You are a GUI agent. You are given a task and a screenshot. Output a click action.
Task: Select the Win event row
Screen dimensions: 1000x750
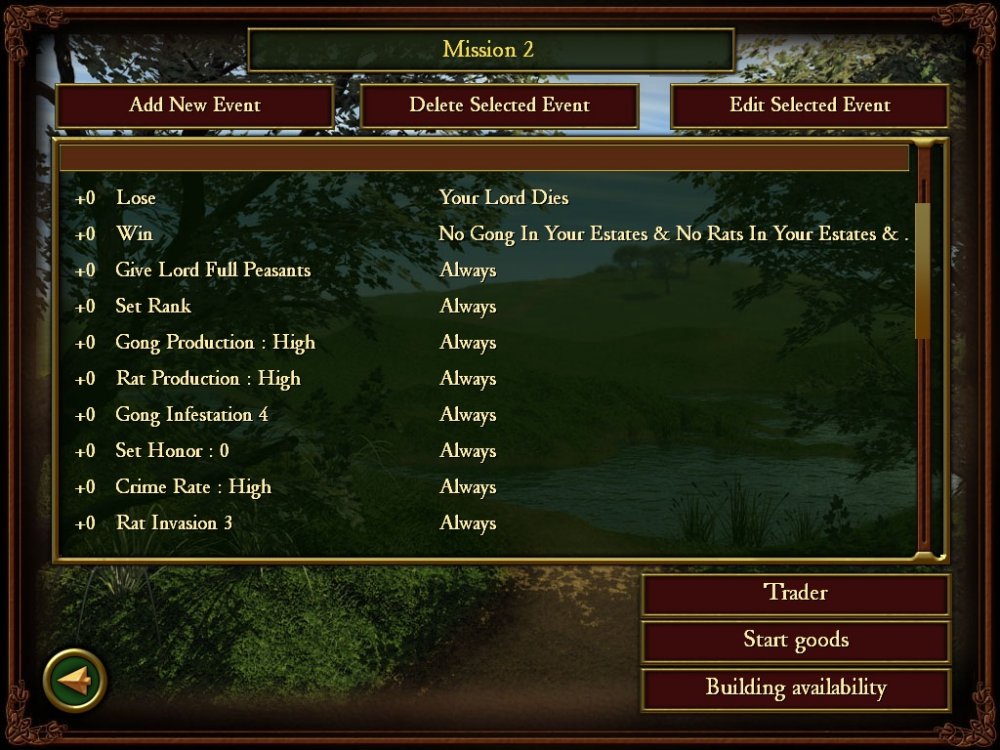[x=134, y=234]
